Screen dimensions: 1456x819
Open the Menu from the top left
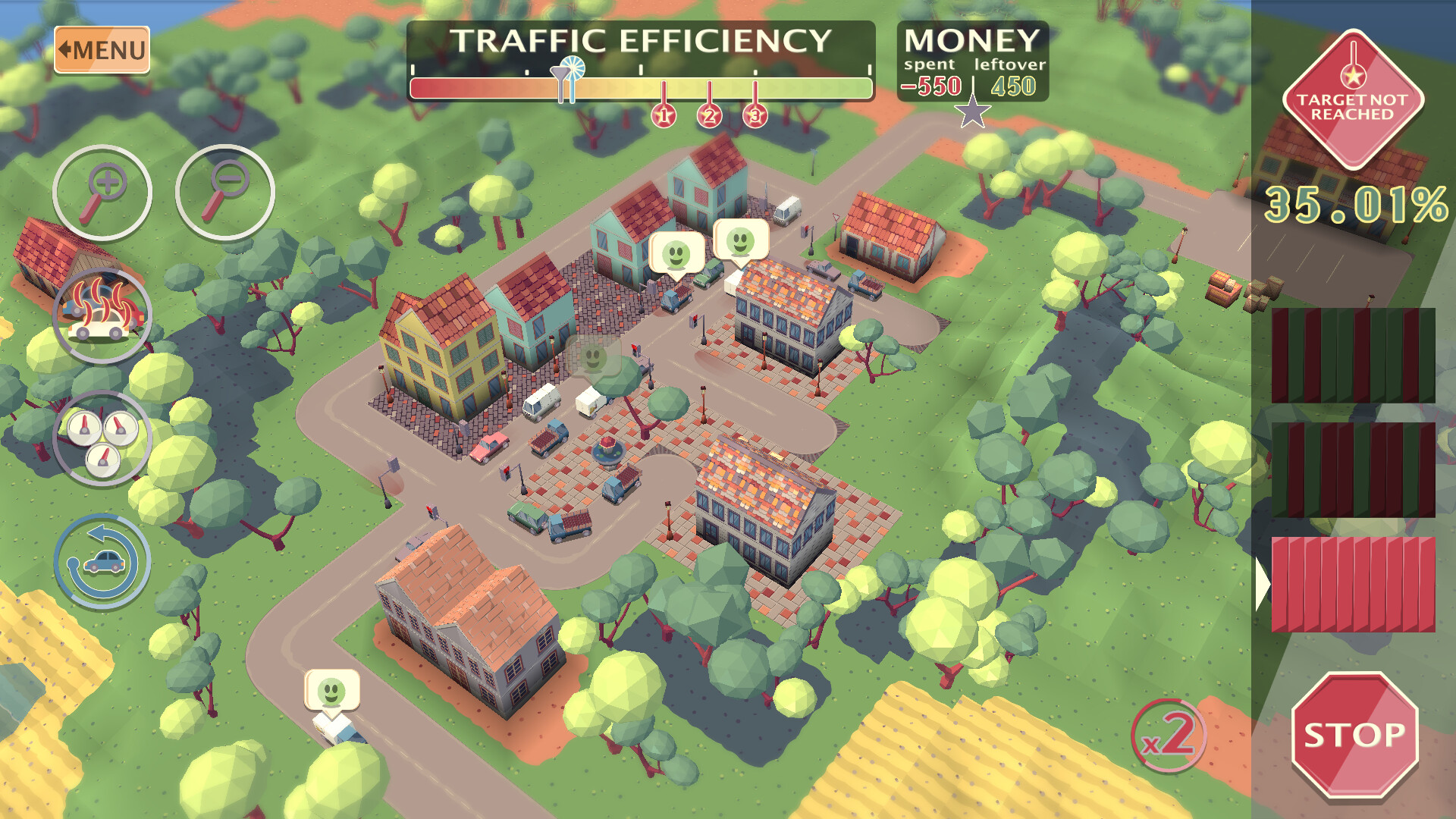(x=102, y=49)
